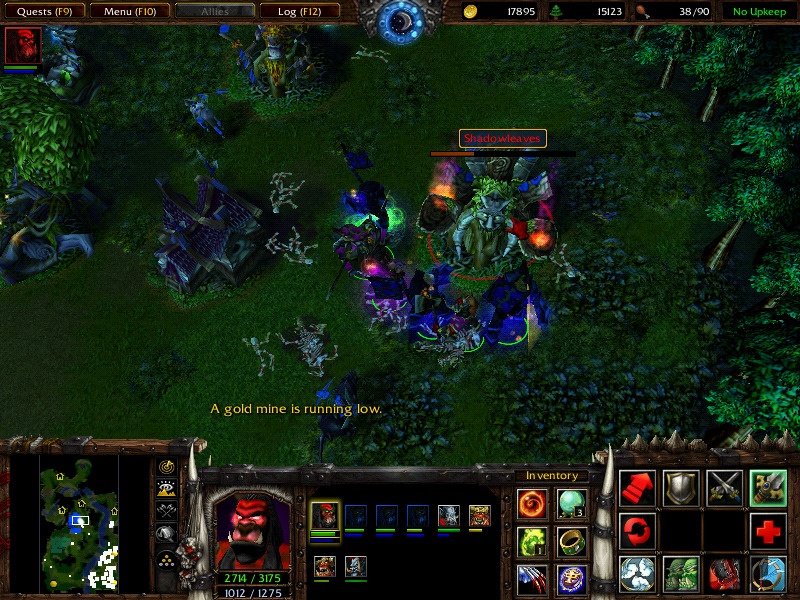Activate the Bladestorm ability

[768, 574]
